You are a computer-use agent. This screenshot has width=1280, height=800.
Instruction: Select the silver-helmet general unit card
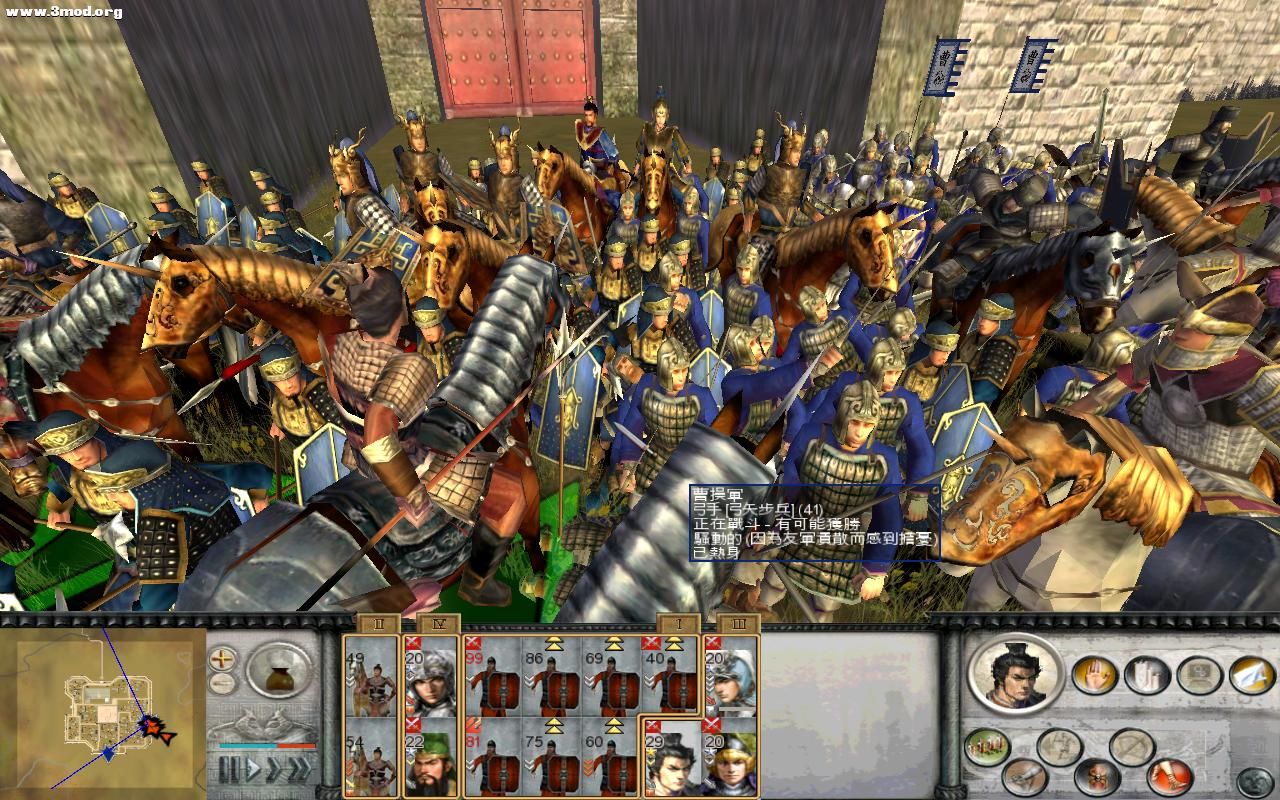[730, 674]
